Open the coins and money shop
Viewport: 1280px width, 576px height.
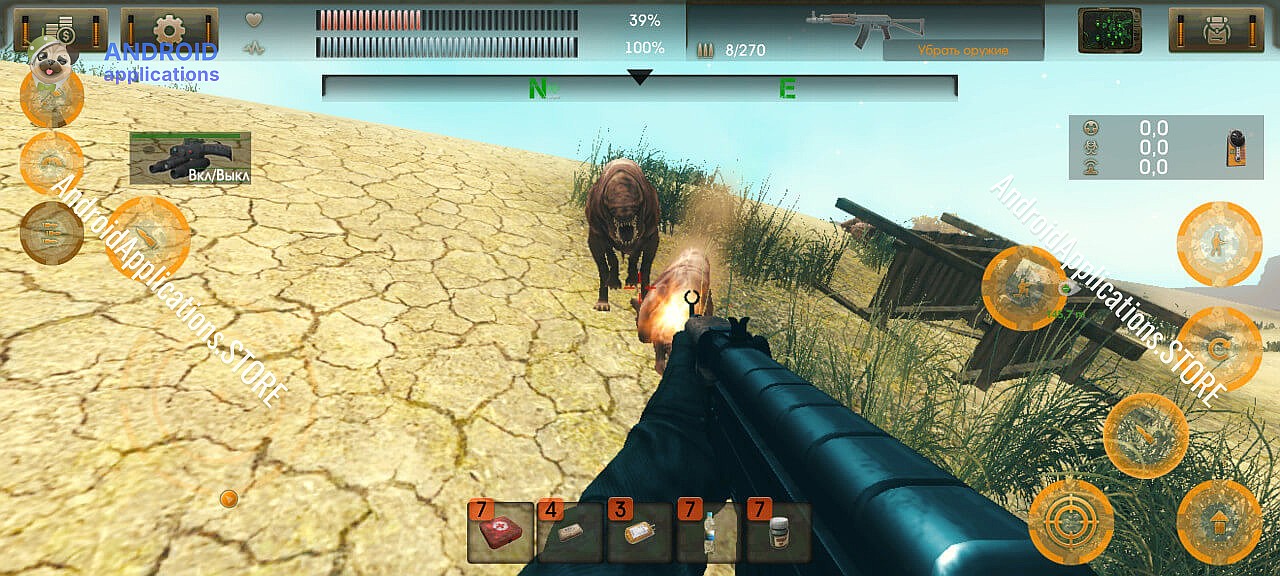[x=60, y=29]
